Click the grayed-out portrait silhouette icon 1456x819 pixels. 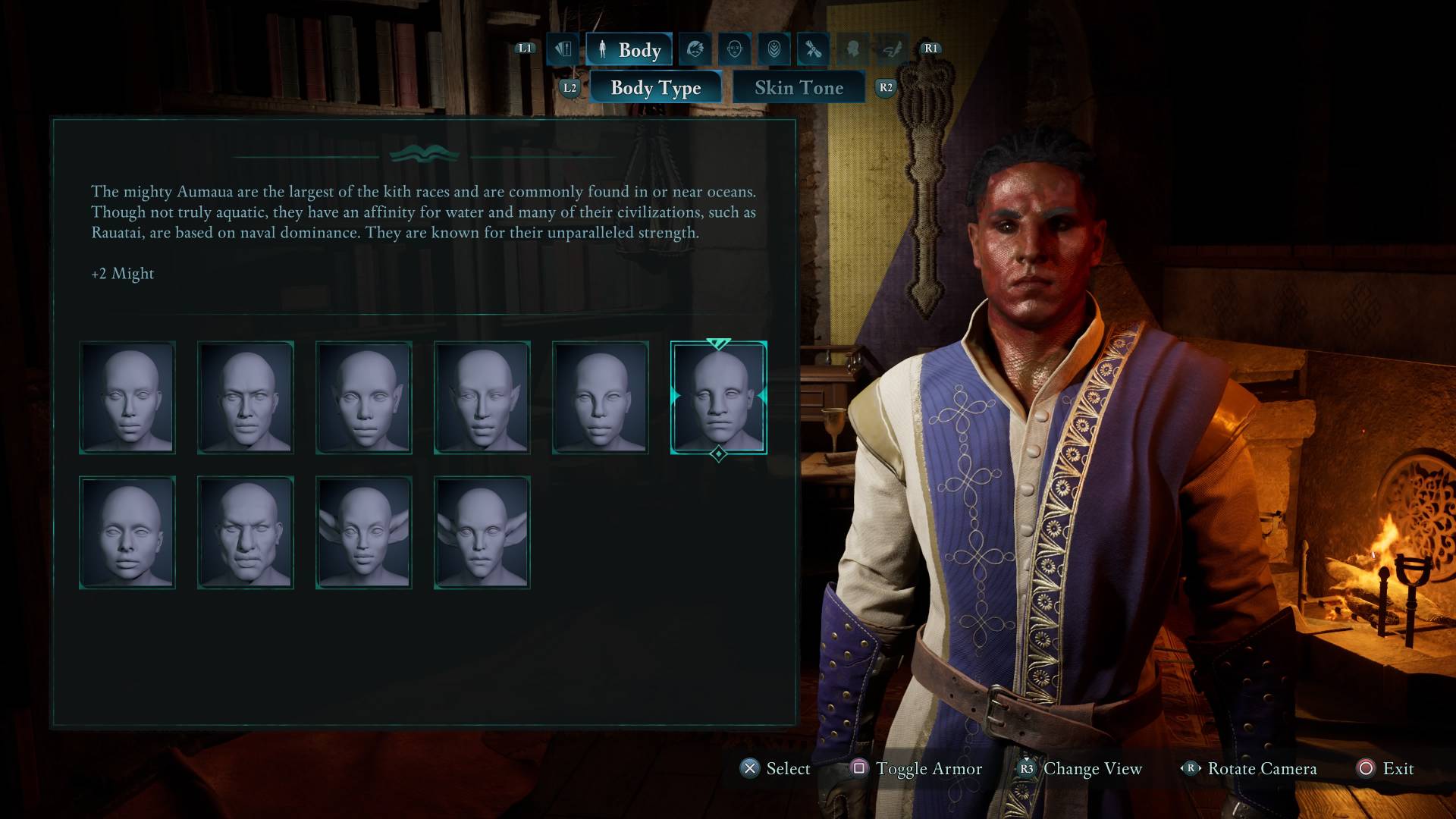pos(851,49)
